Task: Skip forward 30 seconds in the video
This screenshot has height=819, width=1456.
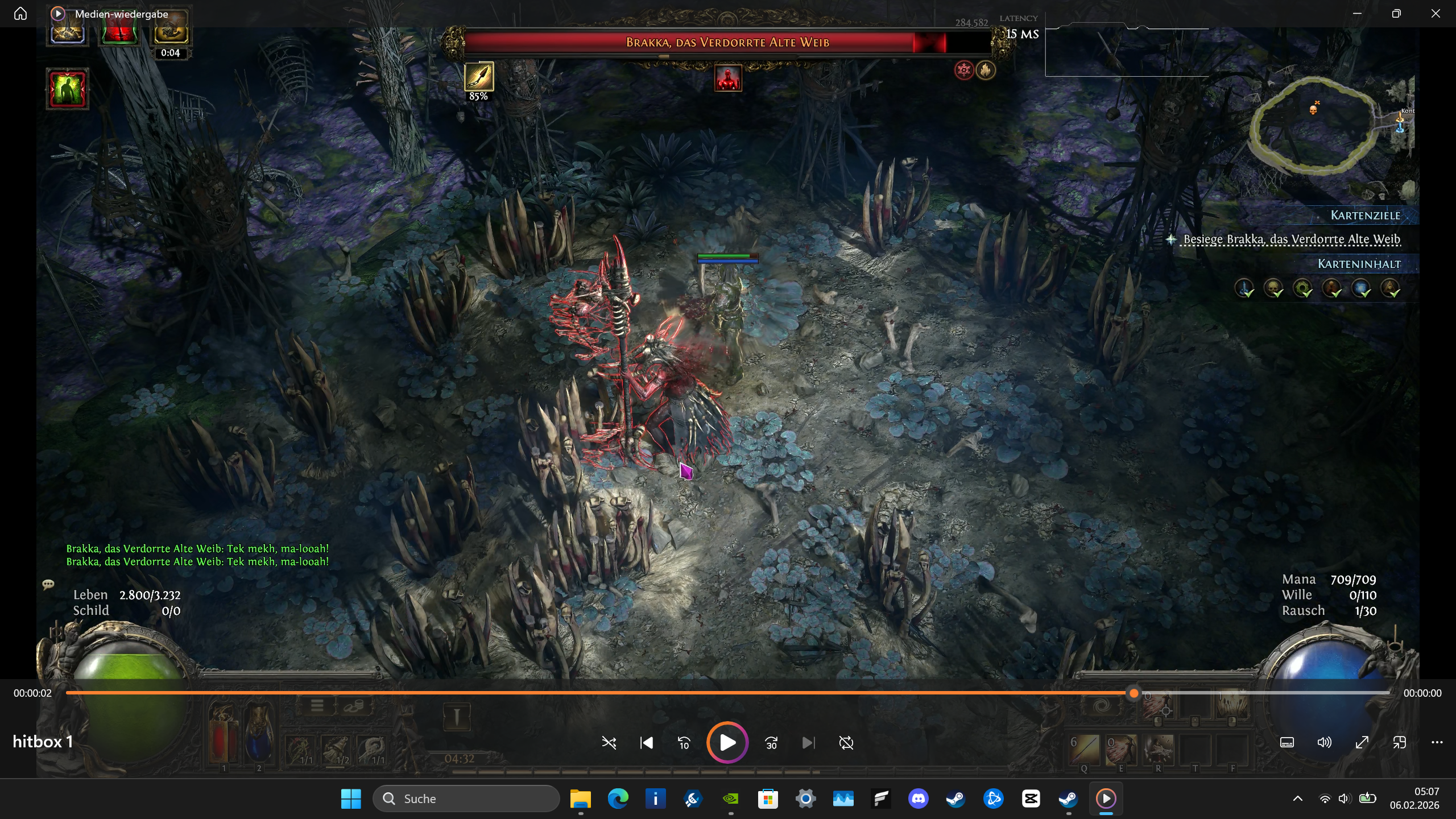Action: [771, 743]
